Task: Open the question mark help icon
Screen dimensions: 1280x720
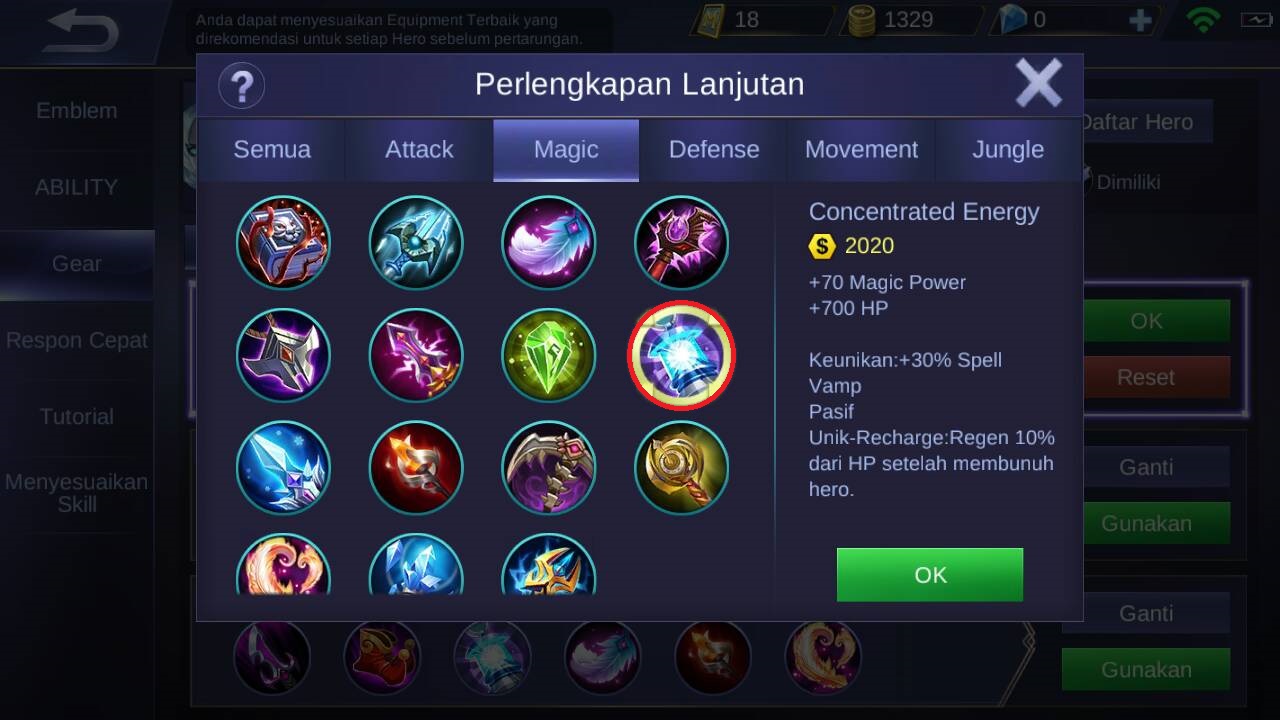Action: click(x=241, y=86)
